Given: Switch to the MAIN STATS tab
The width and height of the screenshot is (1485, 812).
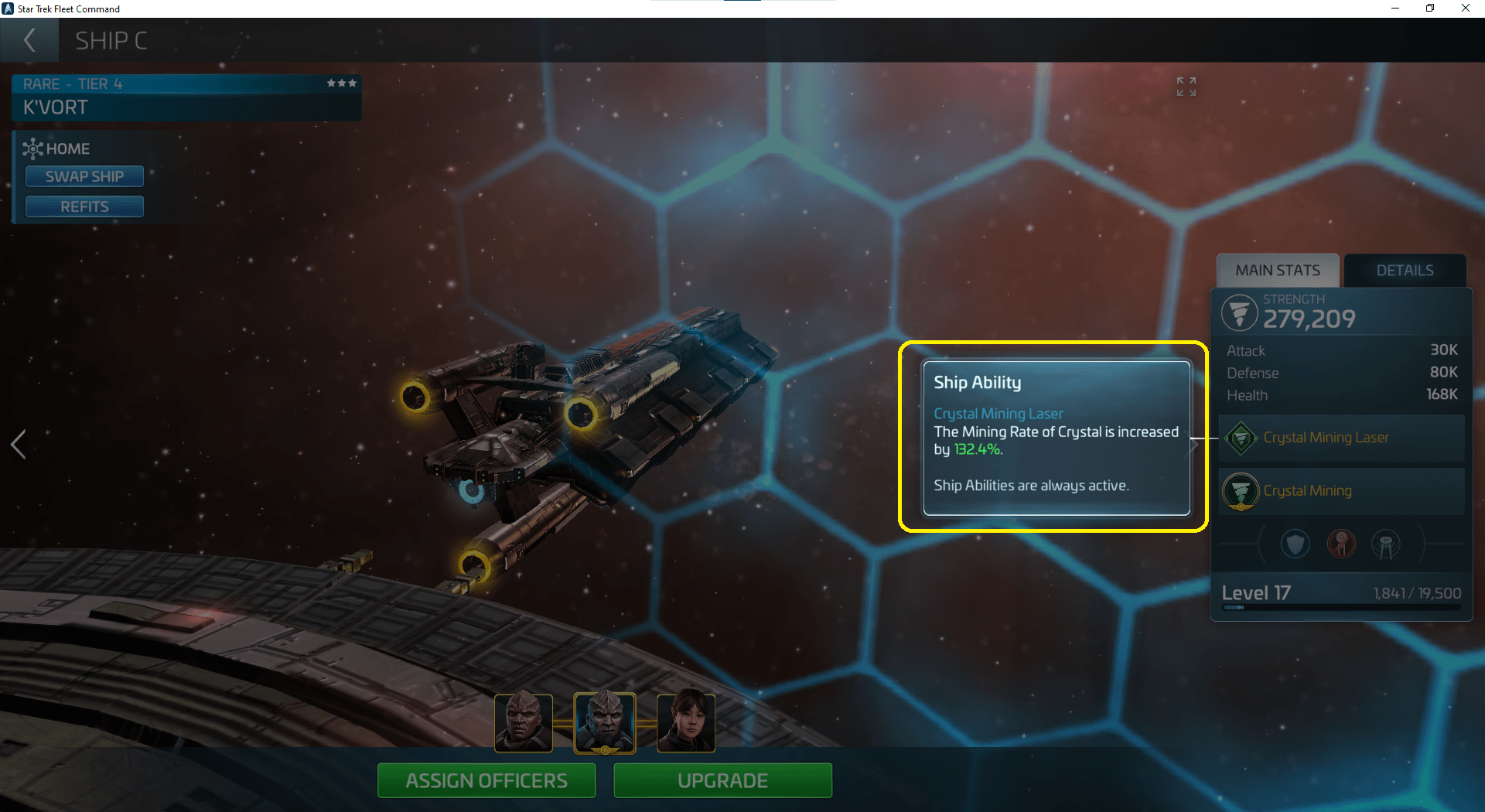Looking at the screenshot, I should 1278,270.
